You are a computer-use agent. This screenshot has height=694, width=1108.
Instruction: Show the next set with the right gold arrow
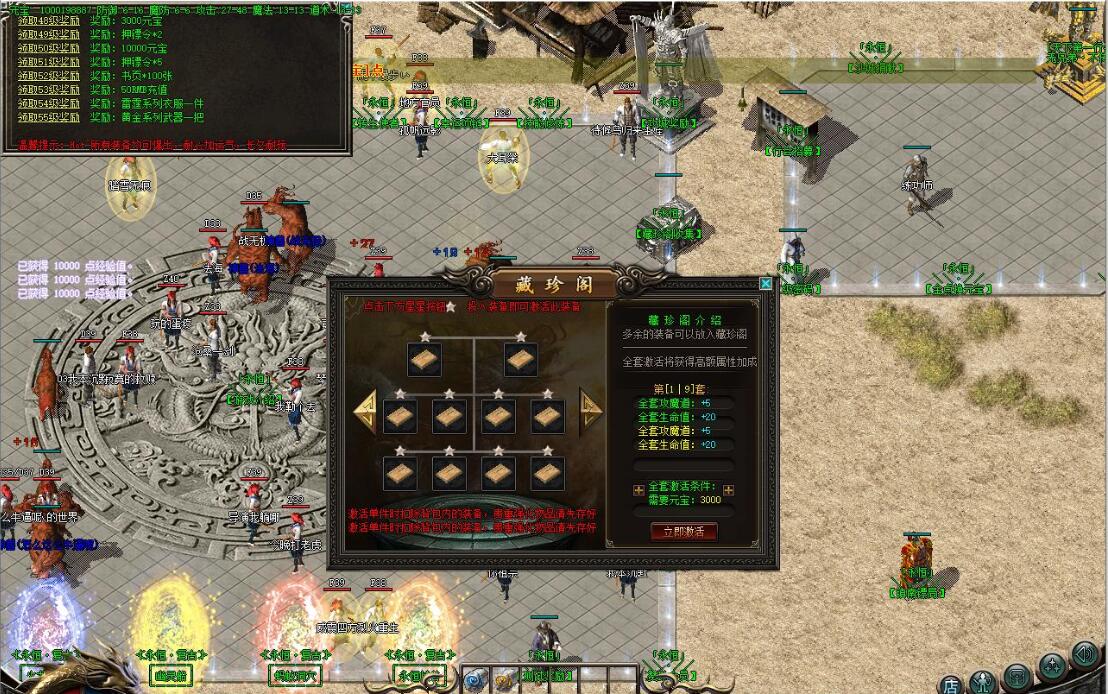point(591,410)
